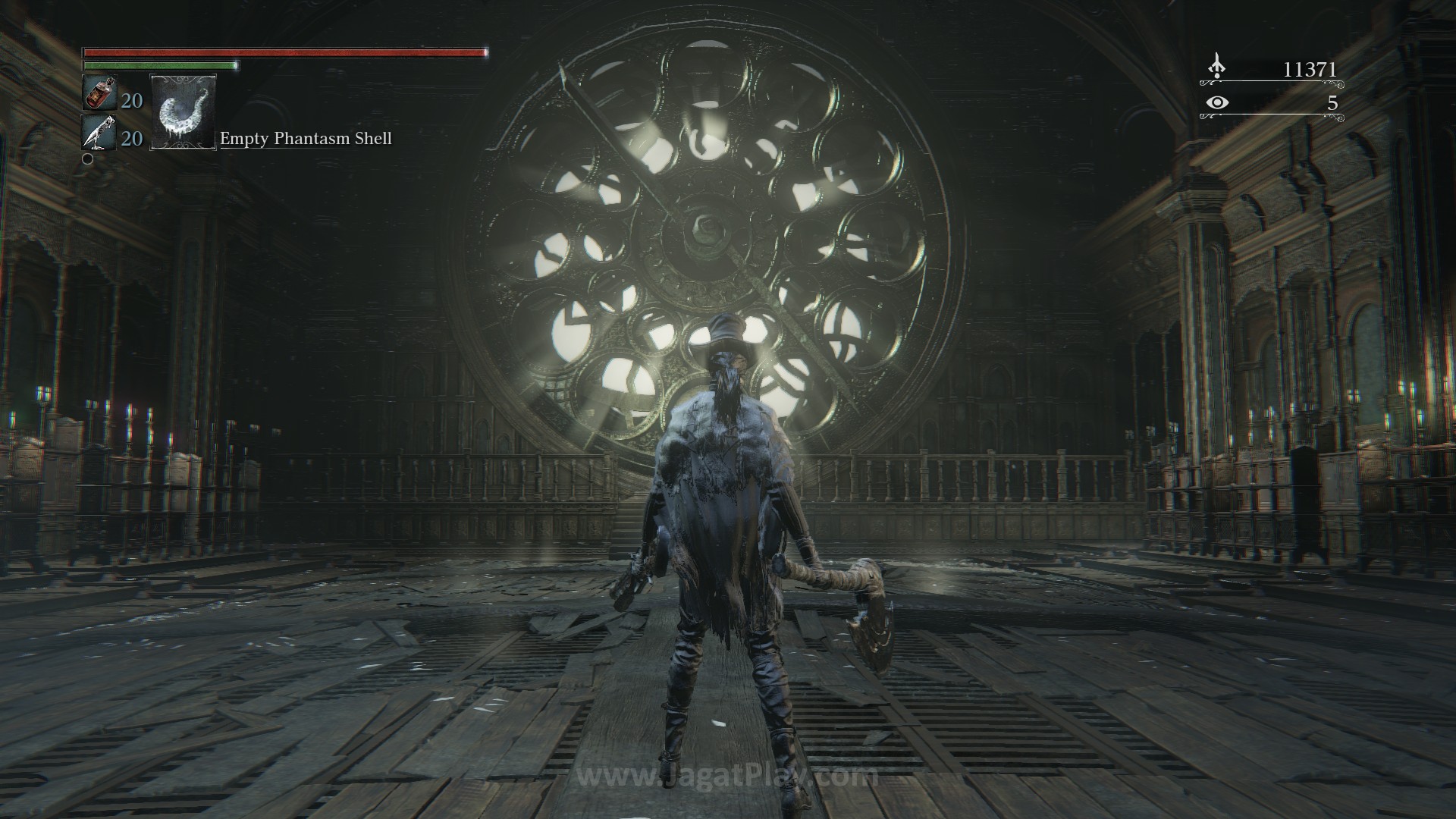Screen dimensions: 1456x819
Task: Select the Blood Vial item slot
Action: click(x=99, y=95)
